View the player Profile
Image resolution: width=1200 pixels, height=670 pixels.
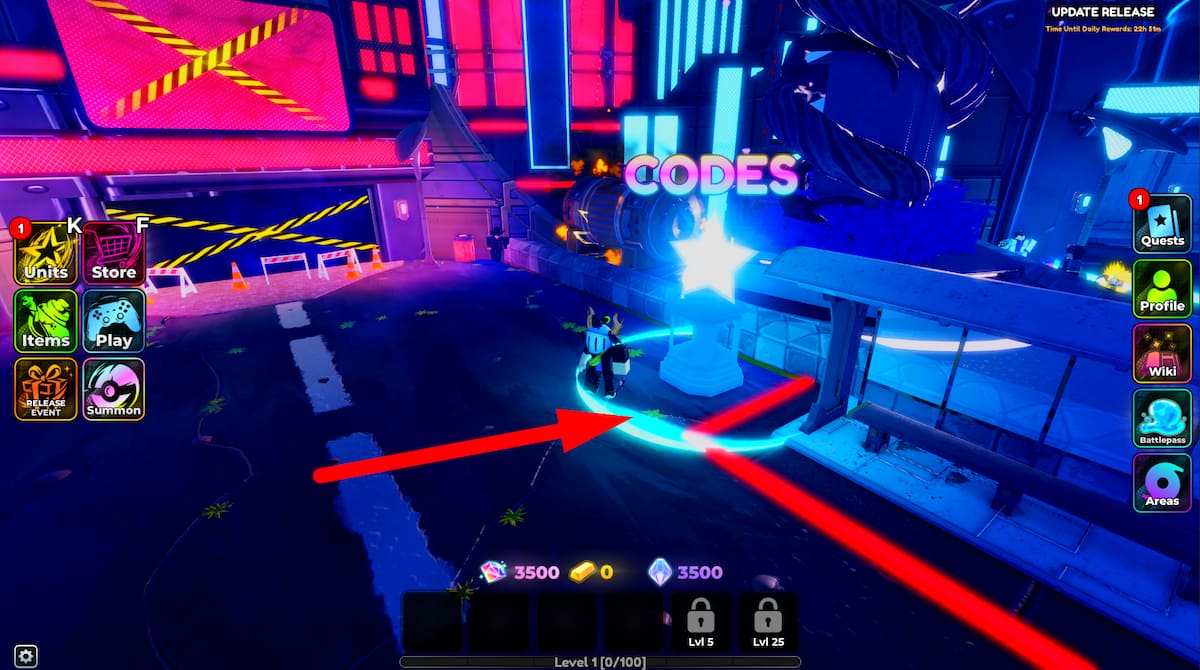tap(1162, 288)
